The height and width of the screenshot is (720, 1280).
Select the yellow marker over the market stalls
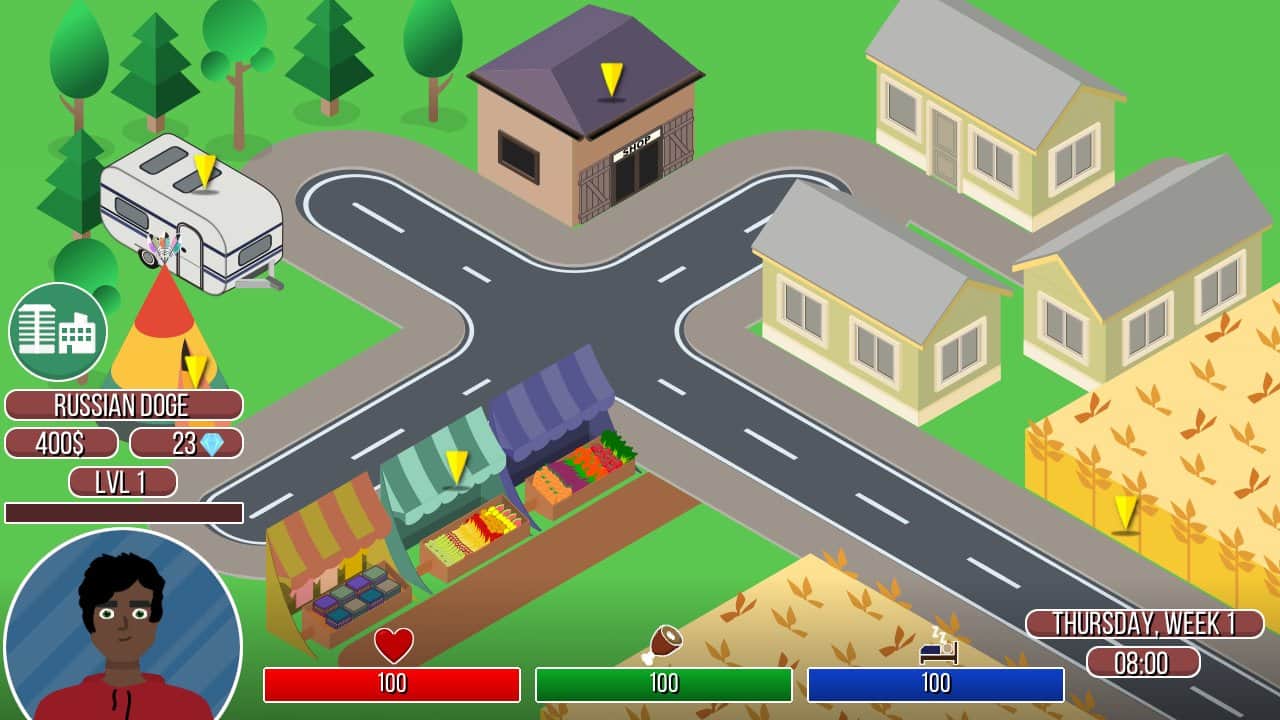coord(456,465)
